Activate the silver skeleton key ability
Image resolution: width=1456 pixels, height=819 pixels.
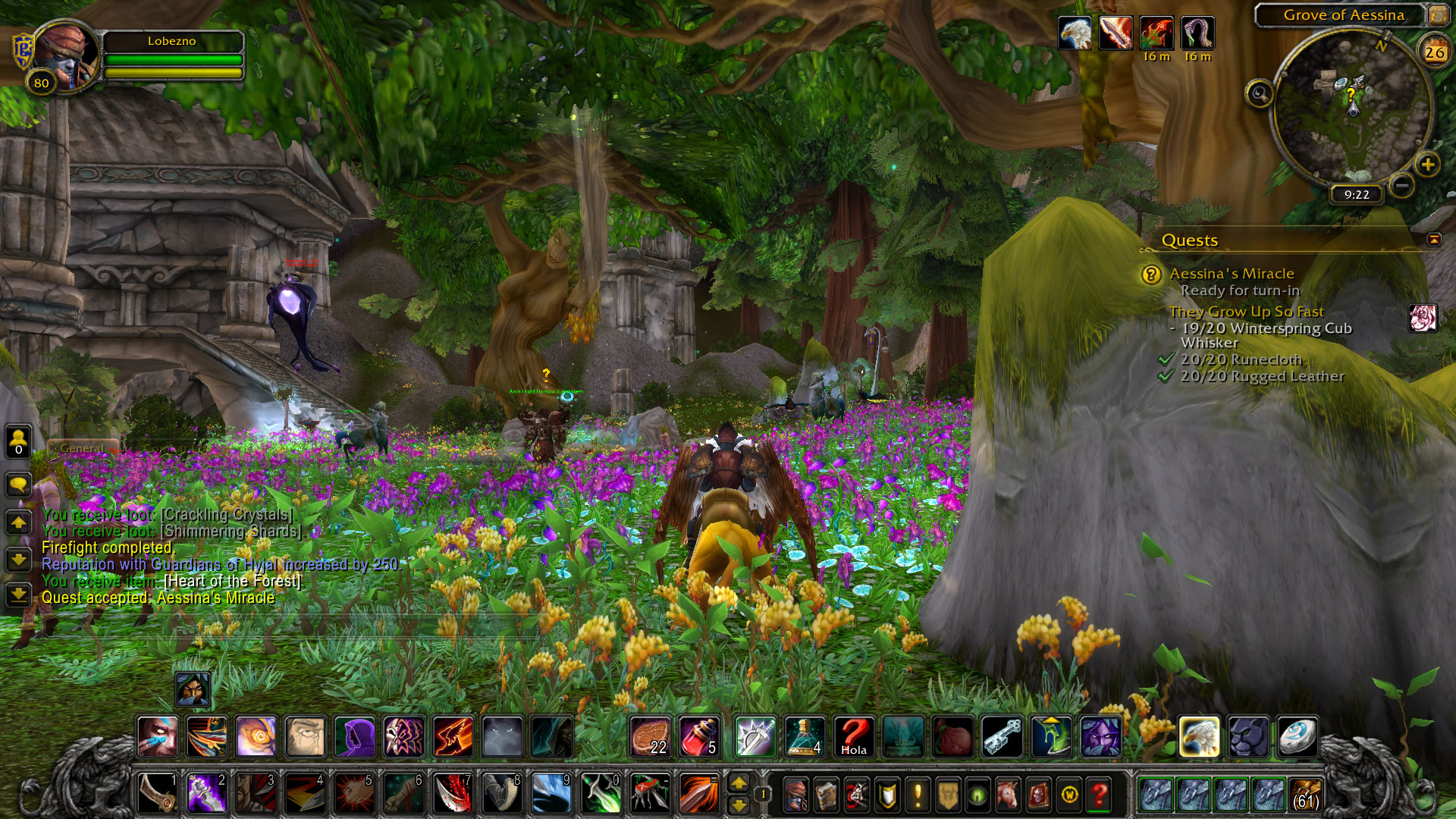coord(1003,736)
